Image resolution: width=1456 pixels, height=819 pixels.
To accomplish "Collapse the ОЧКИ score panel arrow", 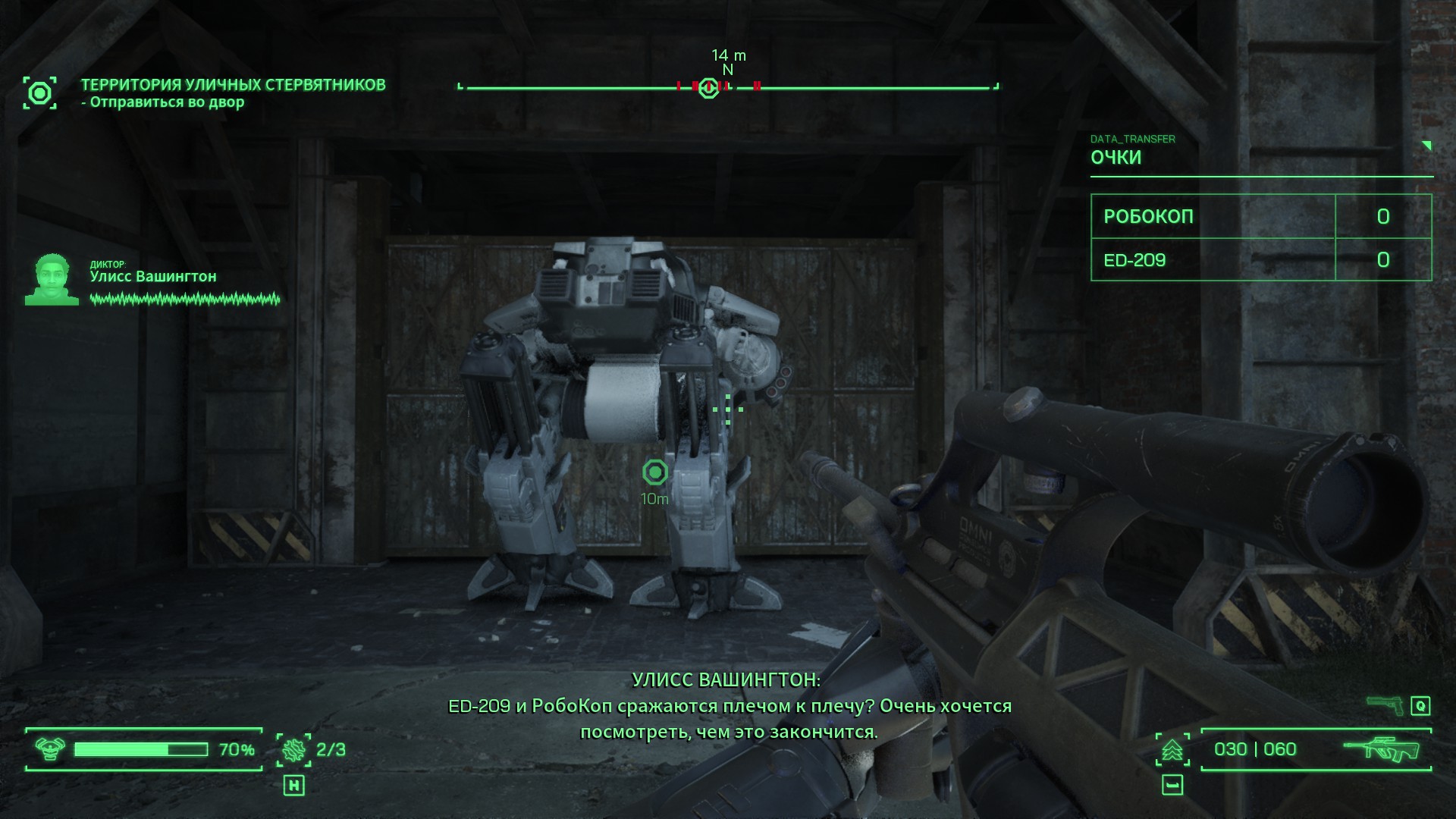I will click(x=1426, y=146).
